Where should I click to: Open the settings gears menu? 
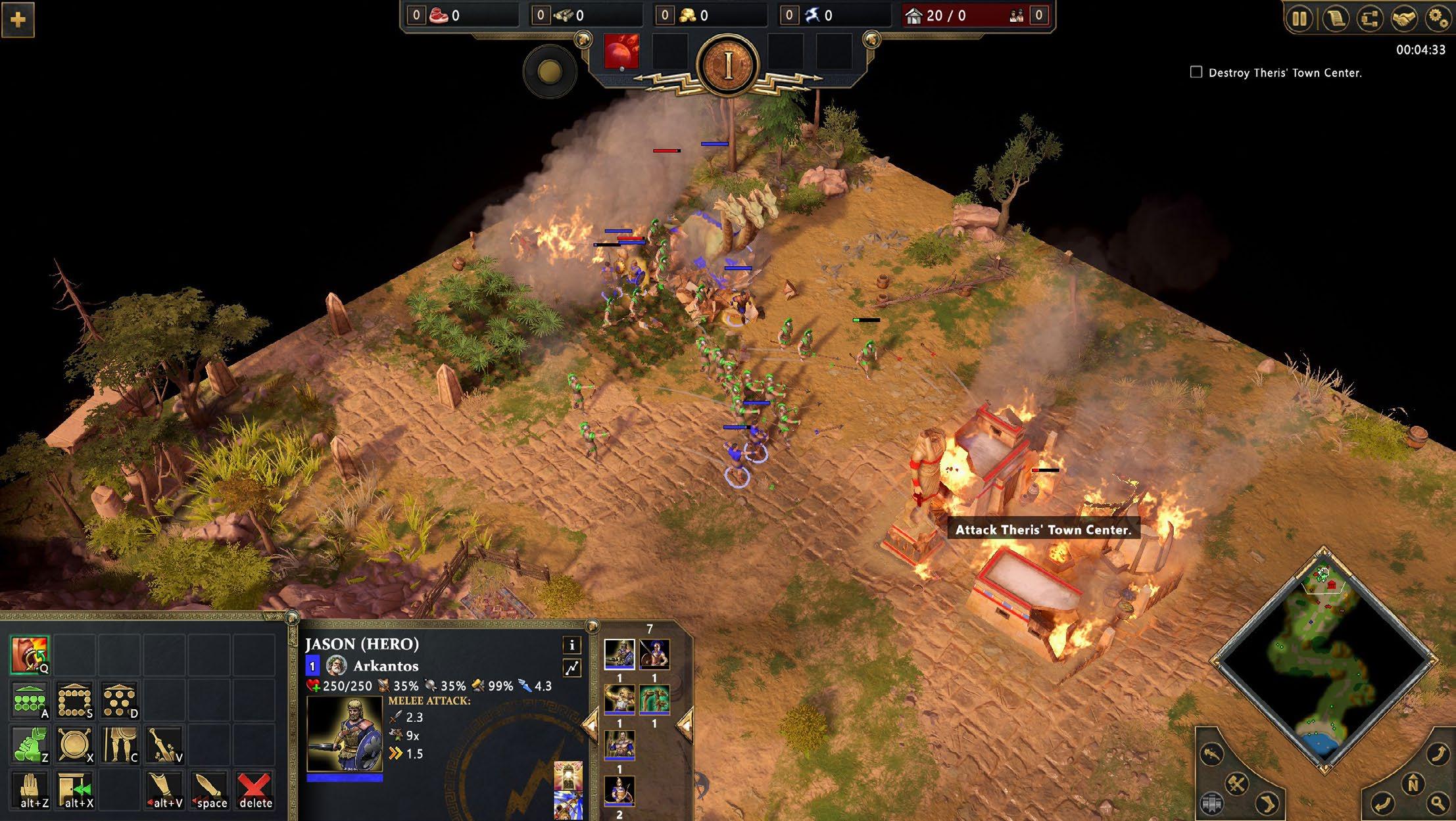coord(1438,18)
